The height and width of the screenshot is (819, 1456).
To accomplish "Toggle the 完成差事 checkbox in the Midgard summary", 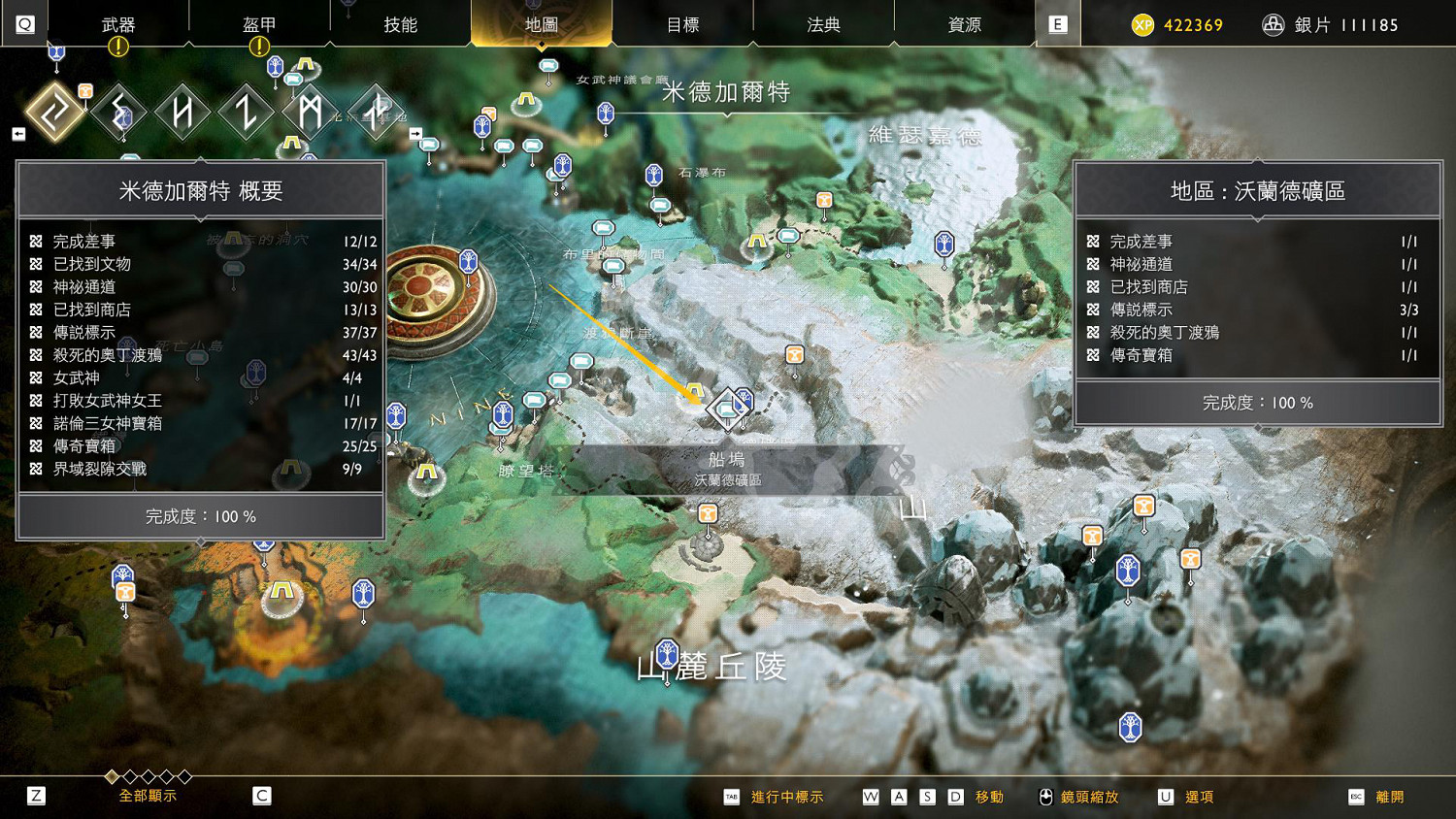I will tap(36, 241).
